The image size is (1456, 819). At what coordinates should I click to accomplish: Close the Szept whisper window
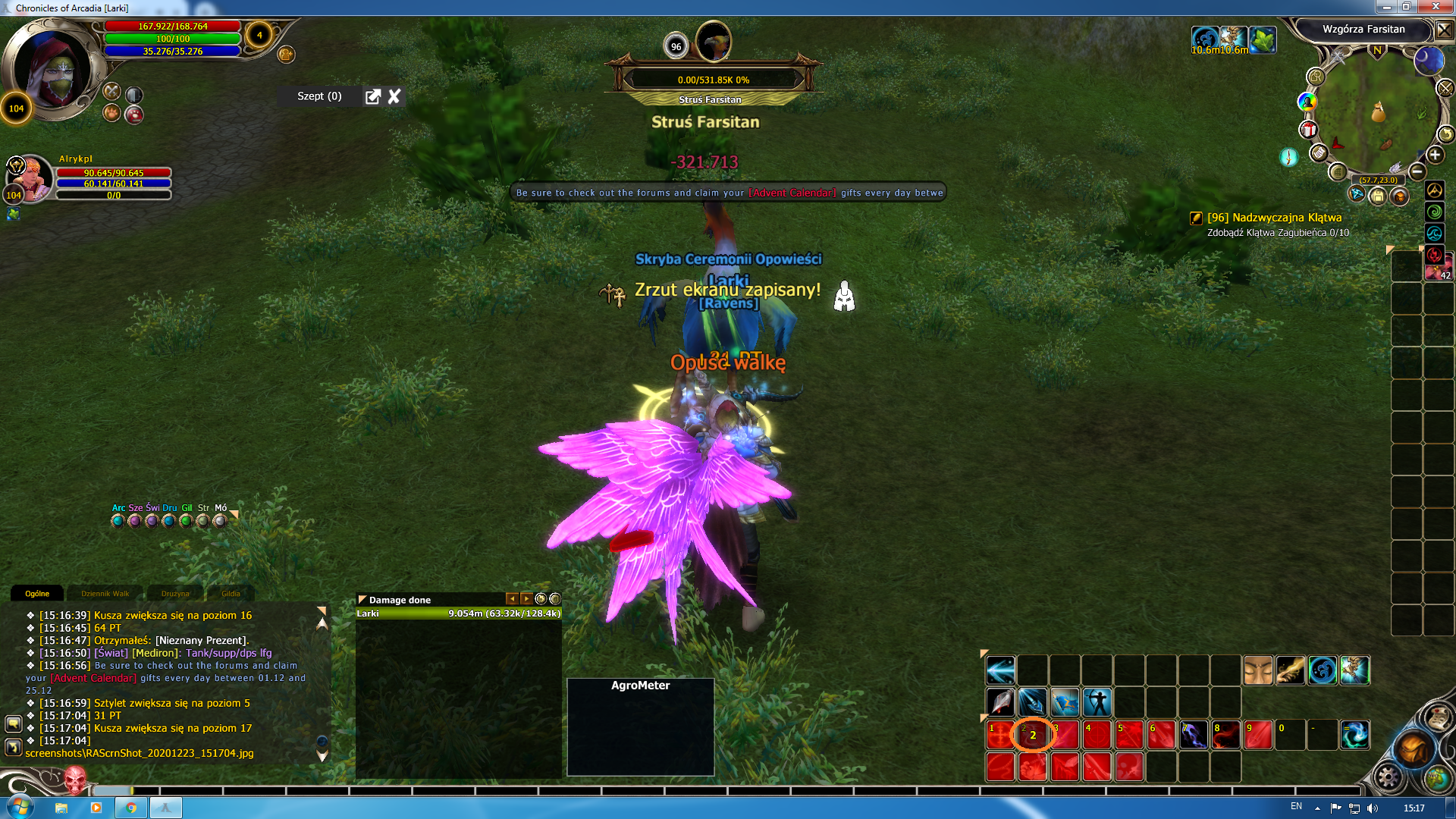pos(394,96)
